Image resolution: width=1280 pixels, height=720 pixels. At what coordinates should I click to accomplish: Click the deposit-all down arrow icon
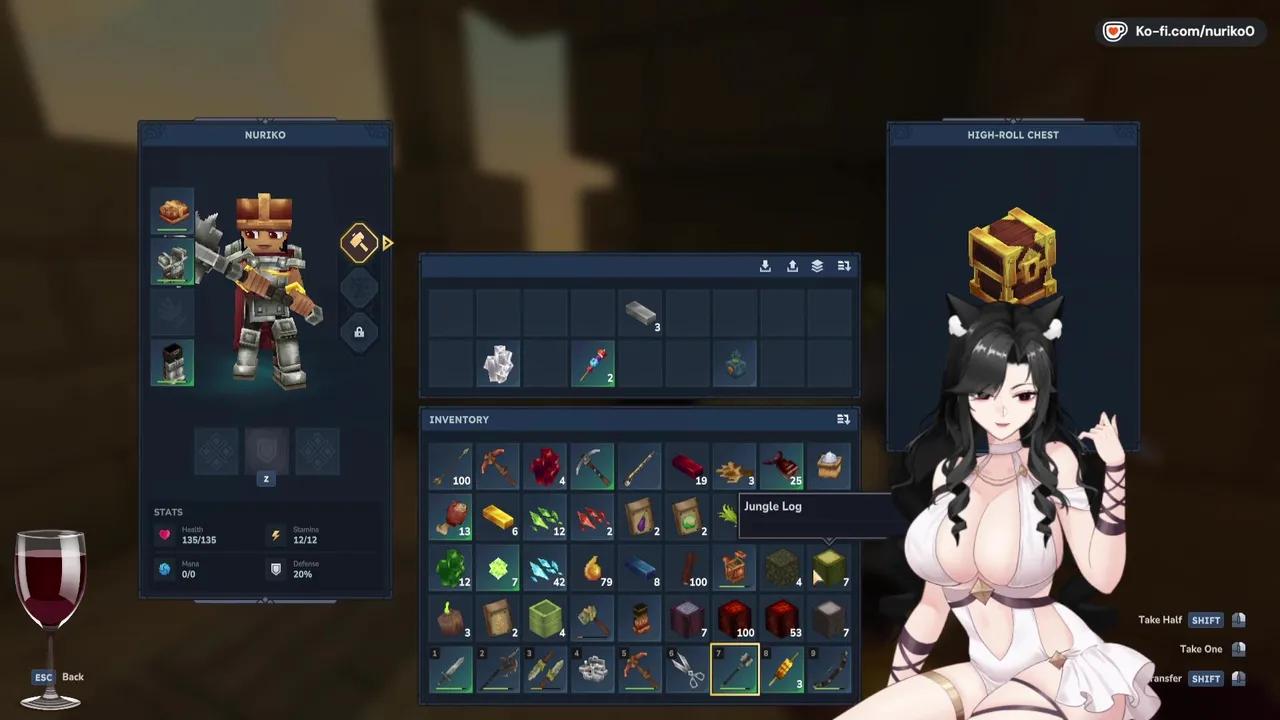click(765, 266)
